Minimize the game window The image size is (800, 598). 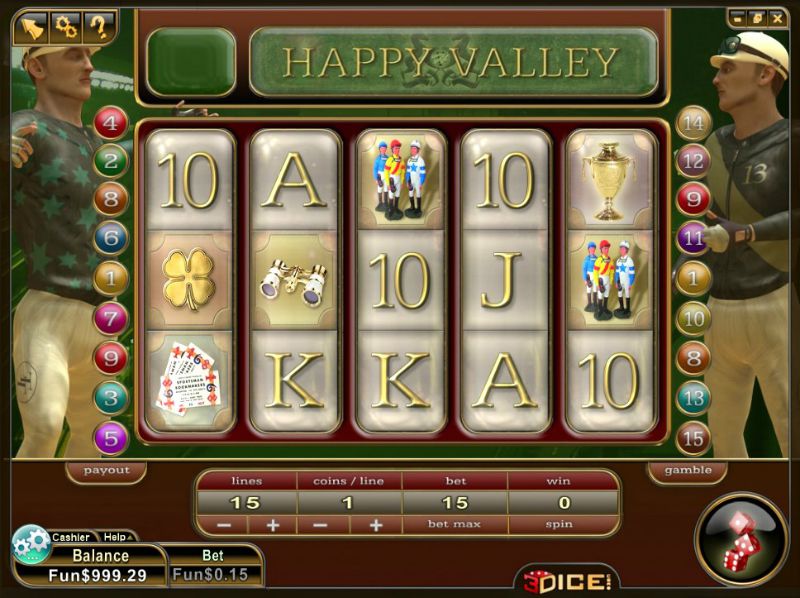coord(737,17)
